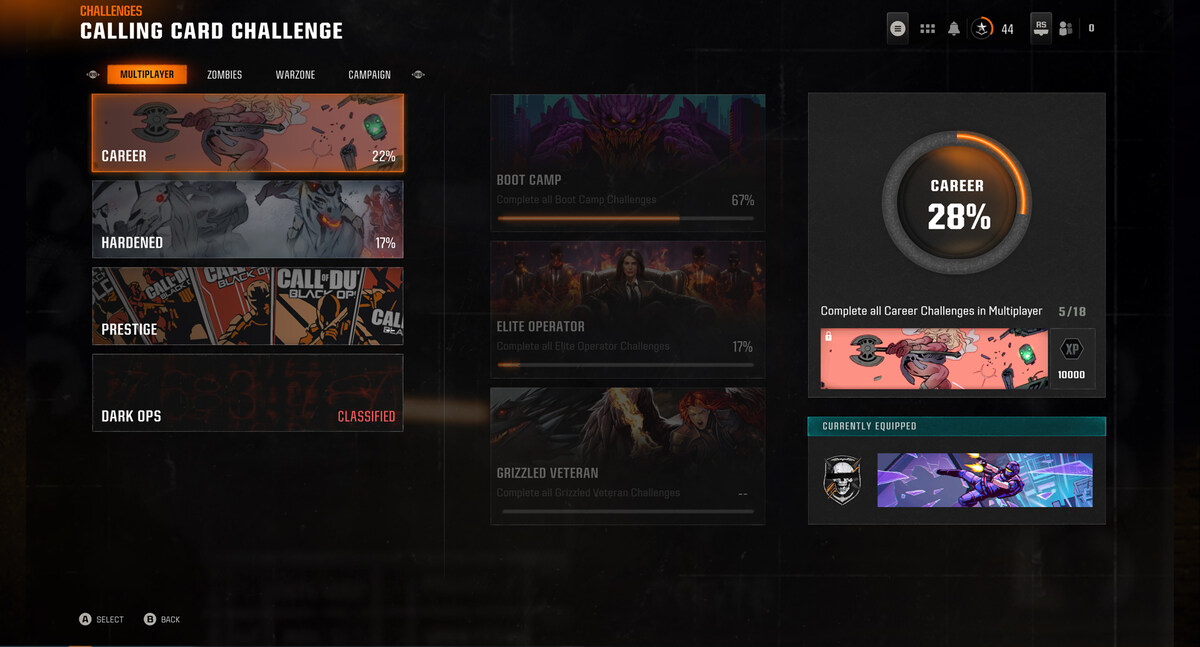
Task: Select the equipped skull emblem
Action: (x=842, y=480)
